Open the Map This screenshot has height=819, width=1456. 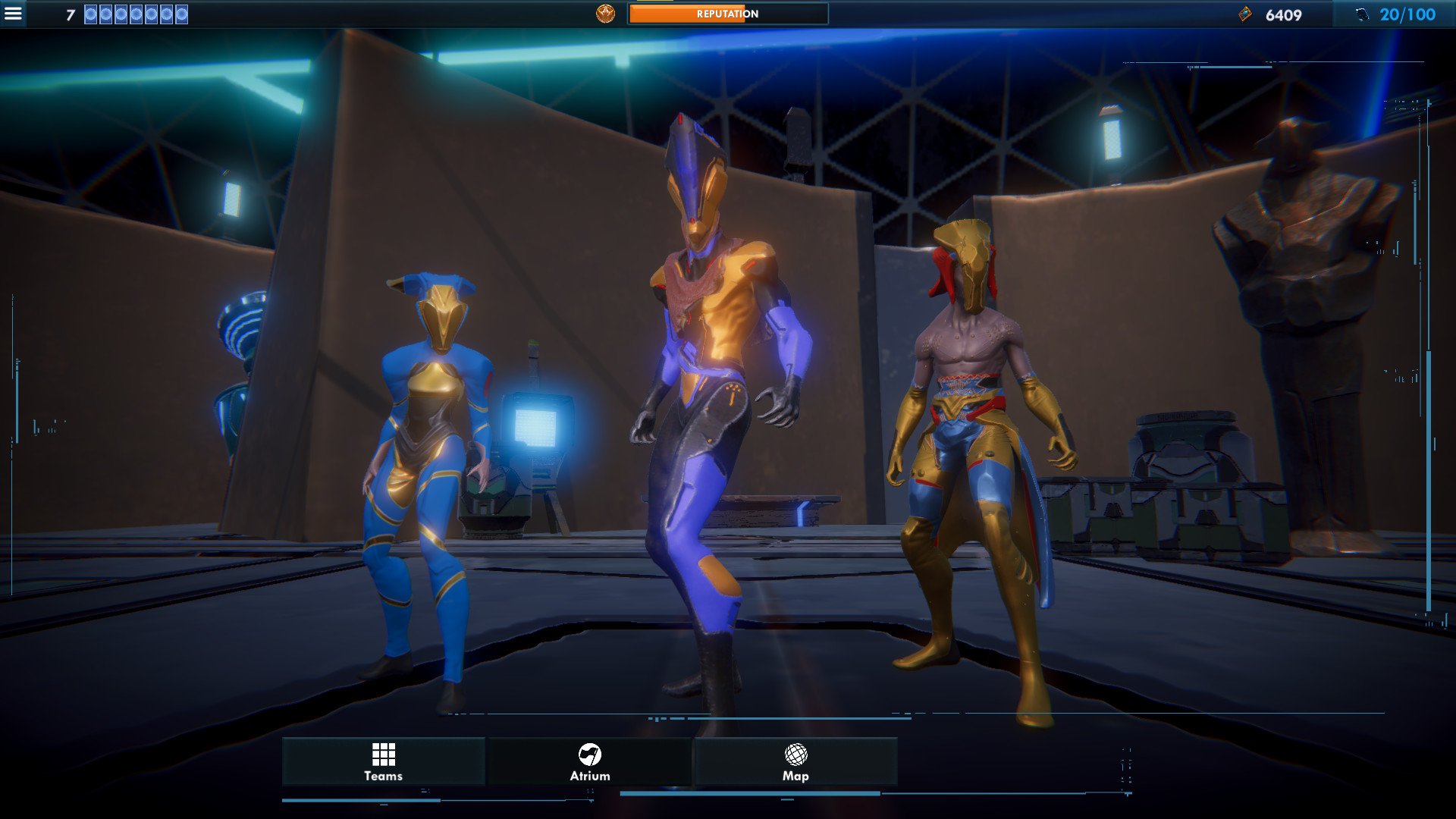[x=795, y=761]
